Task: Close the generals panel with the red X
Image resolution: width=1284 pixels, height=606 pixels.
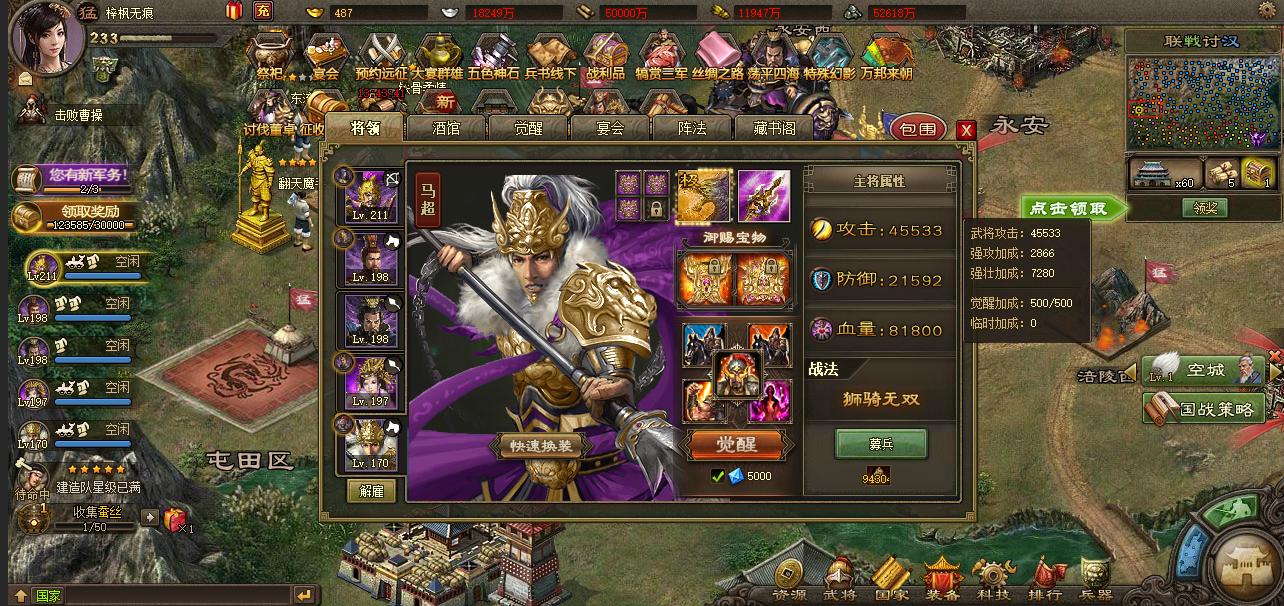Action: 965,130
